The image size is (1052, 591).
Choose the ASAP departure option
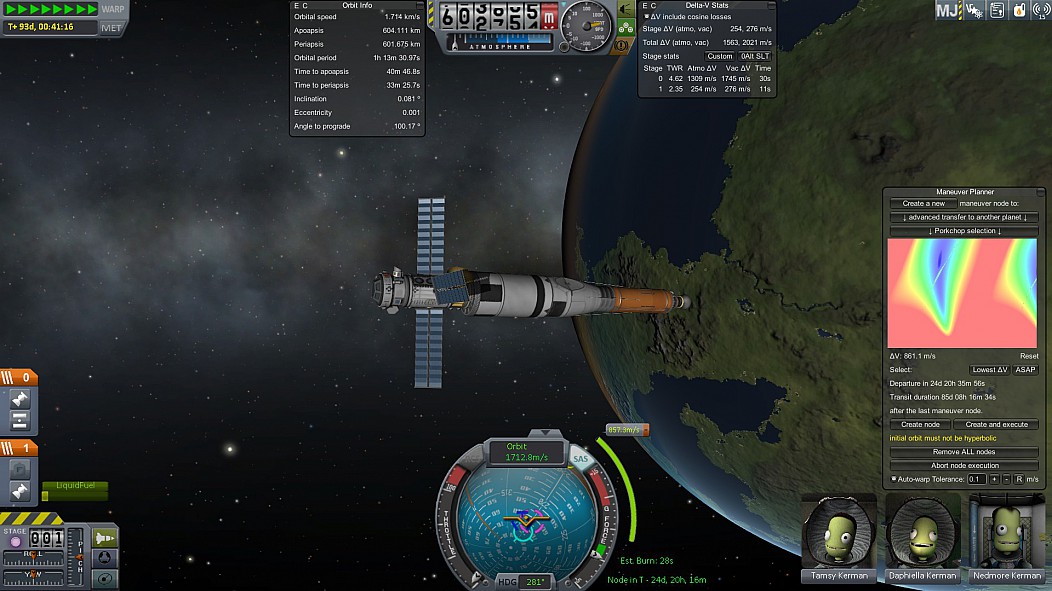click(1025, 370)
